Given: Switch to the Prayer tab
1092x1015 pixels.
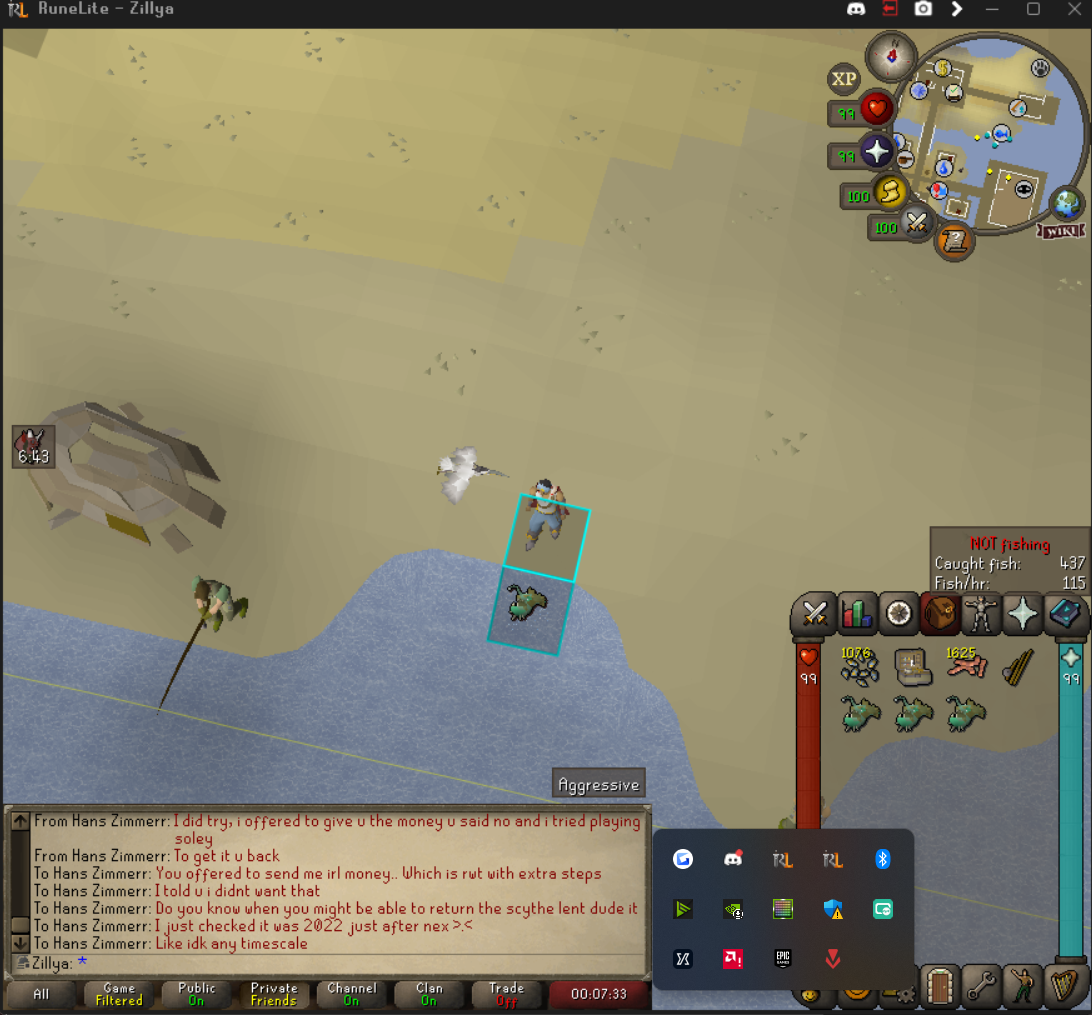Looking at the screenshot, I should [1022, 613].
